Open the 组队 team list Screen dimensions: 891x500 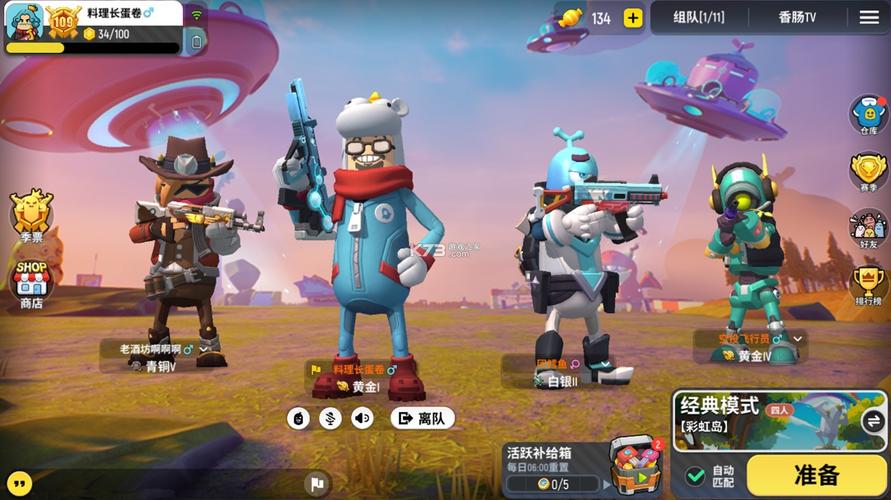[x=698, y=18]
